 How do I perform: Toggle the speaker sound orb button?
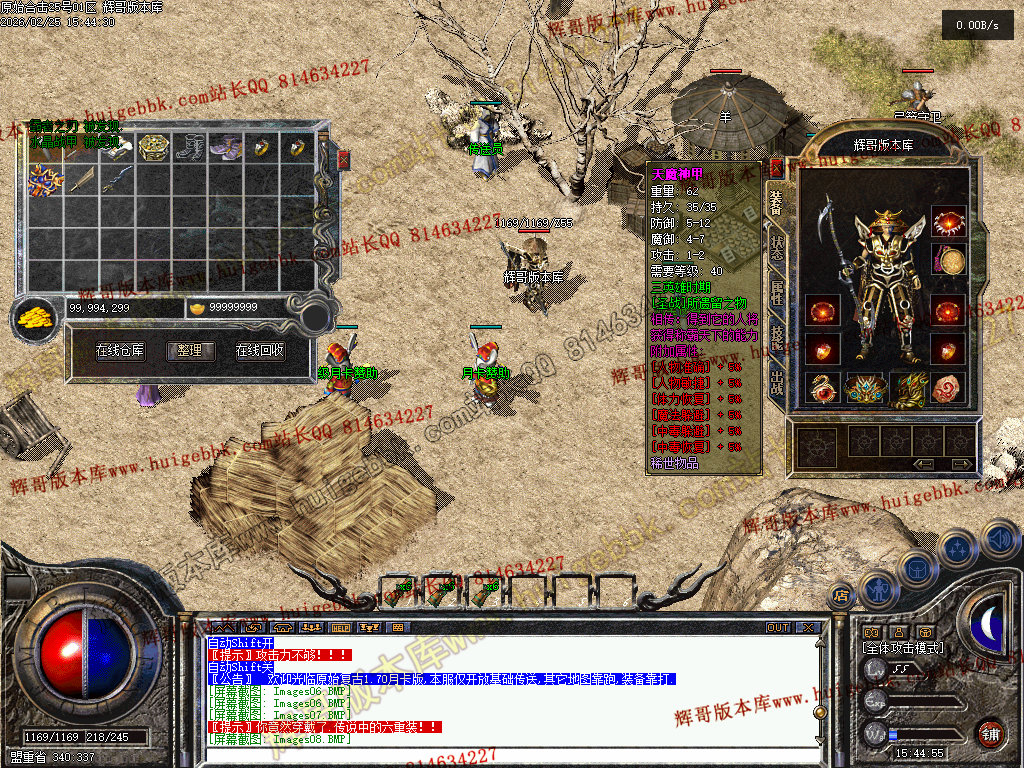point(1000,540)
